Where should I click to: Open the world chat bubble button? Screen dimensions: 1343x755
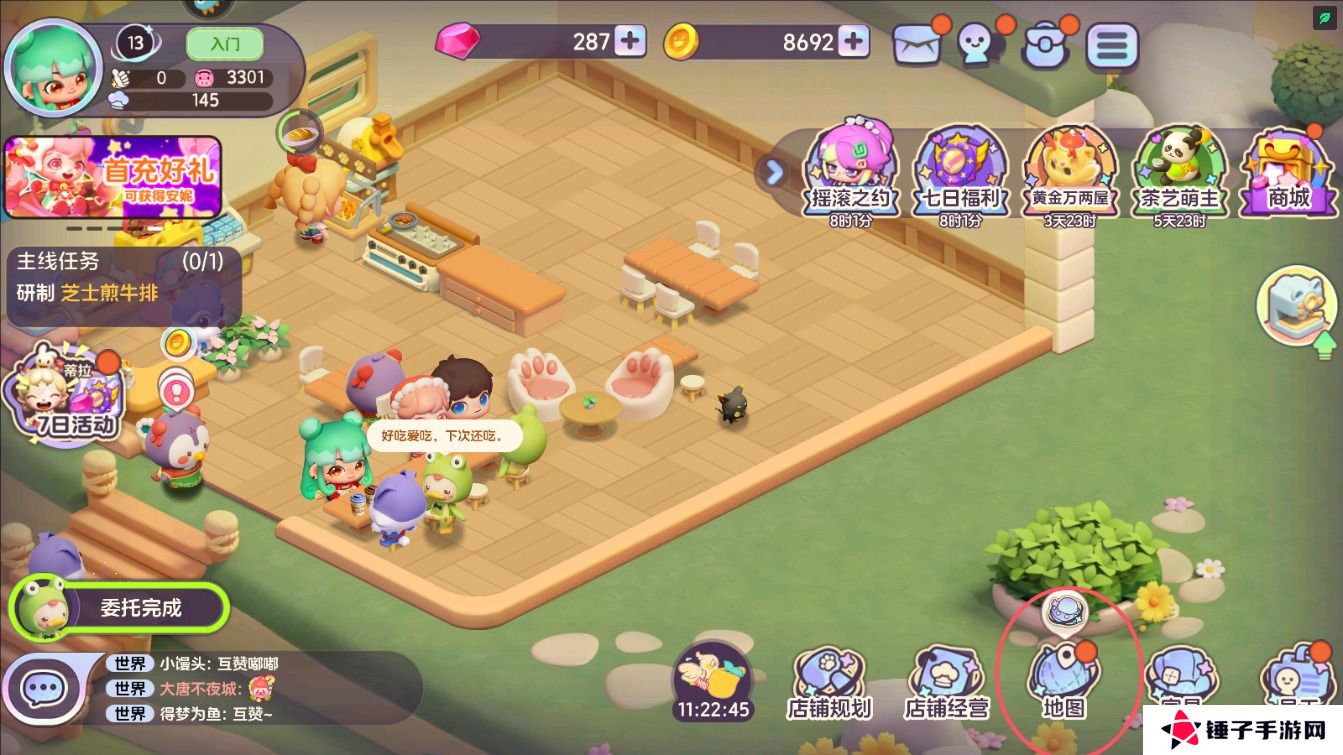click(x=44, y=688)
